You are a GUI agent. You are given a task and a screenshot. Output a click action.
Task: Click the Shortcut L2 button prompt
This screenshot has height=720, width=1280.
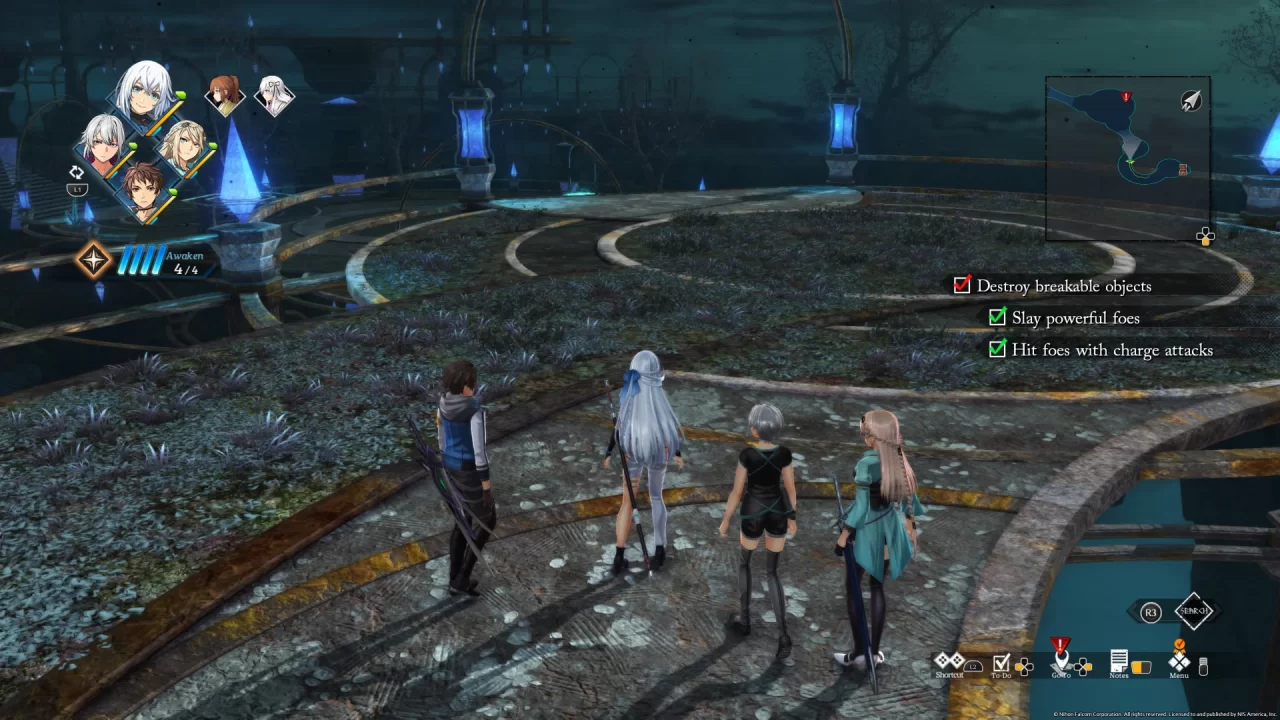[974, 667]
